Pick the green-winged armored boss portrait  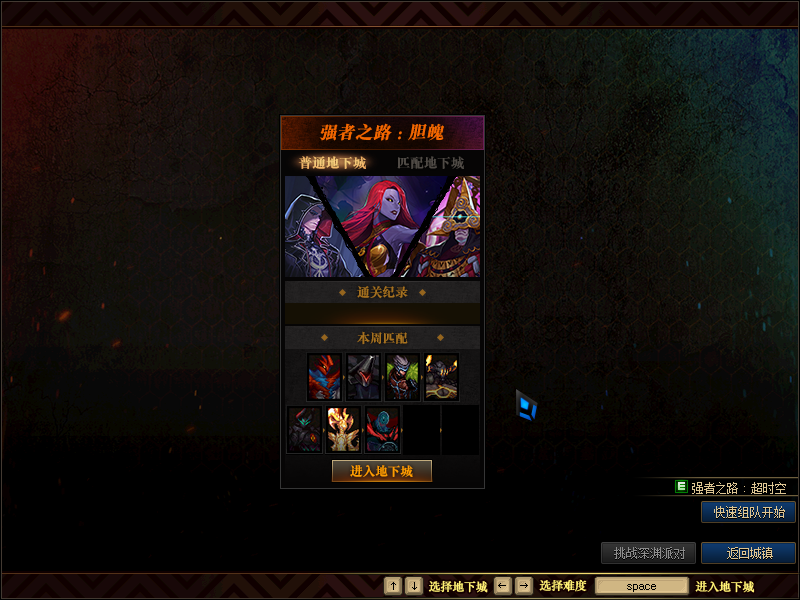click(402, 377)
